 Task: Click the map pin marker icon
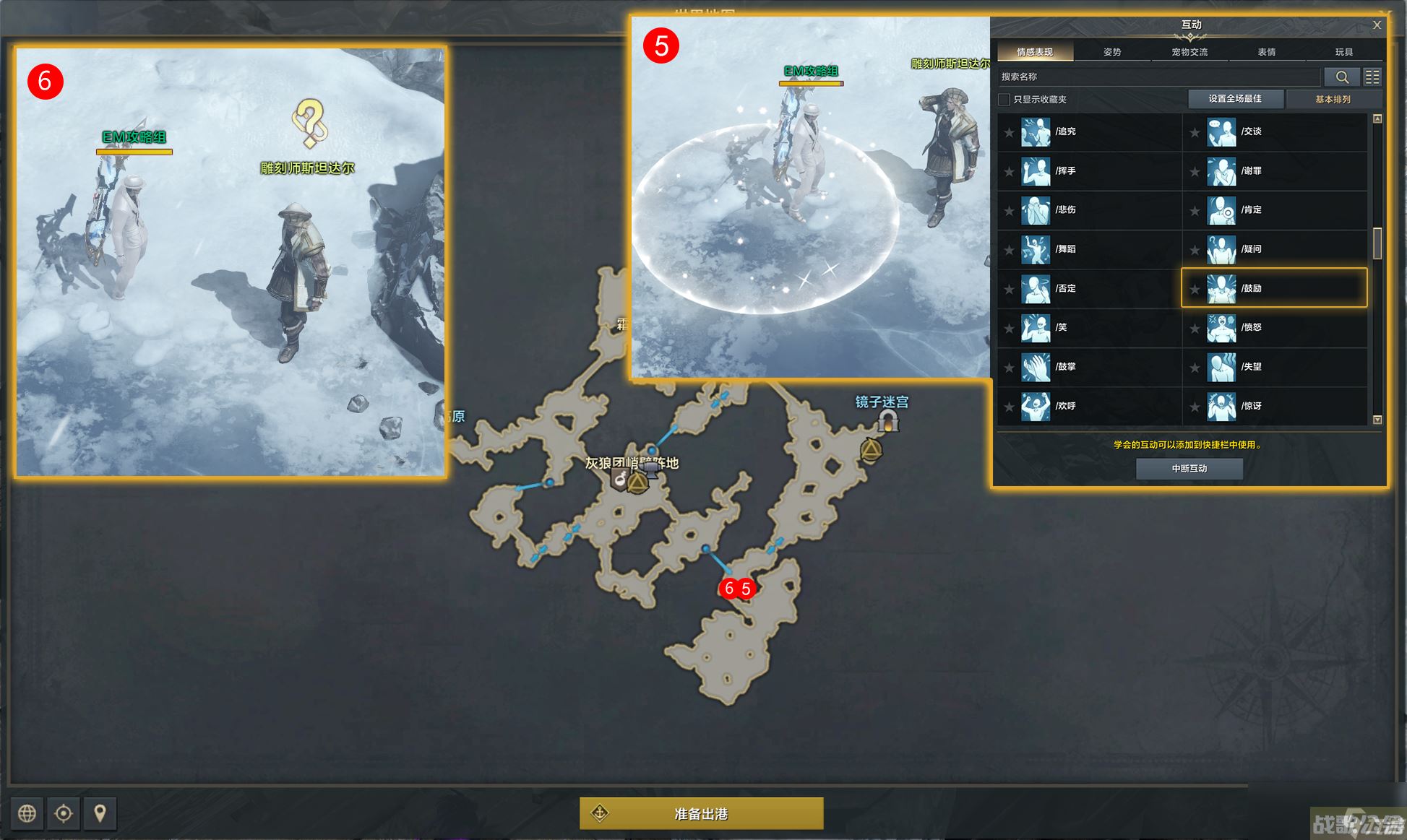[x=100, y=813]
